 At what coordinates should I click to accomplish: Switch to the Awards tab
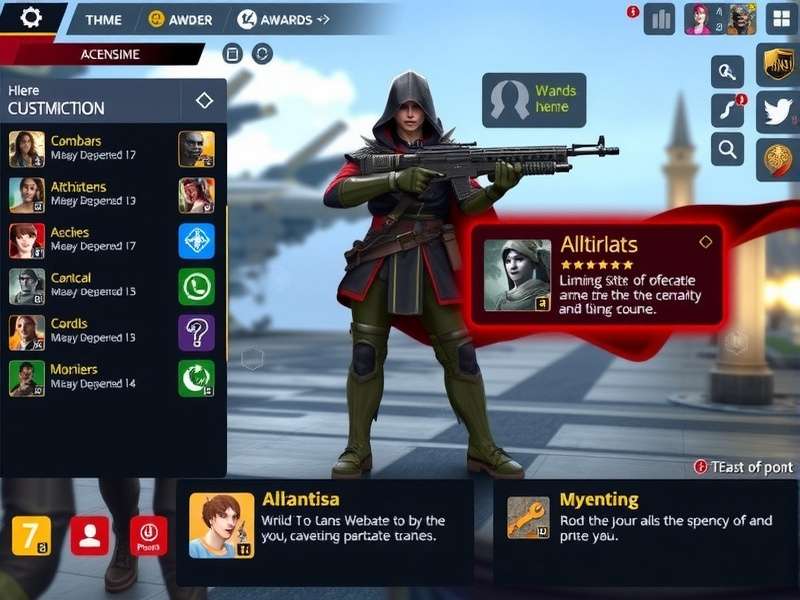point(284,19)
